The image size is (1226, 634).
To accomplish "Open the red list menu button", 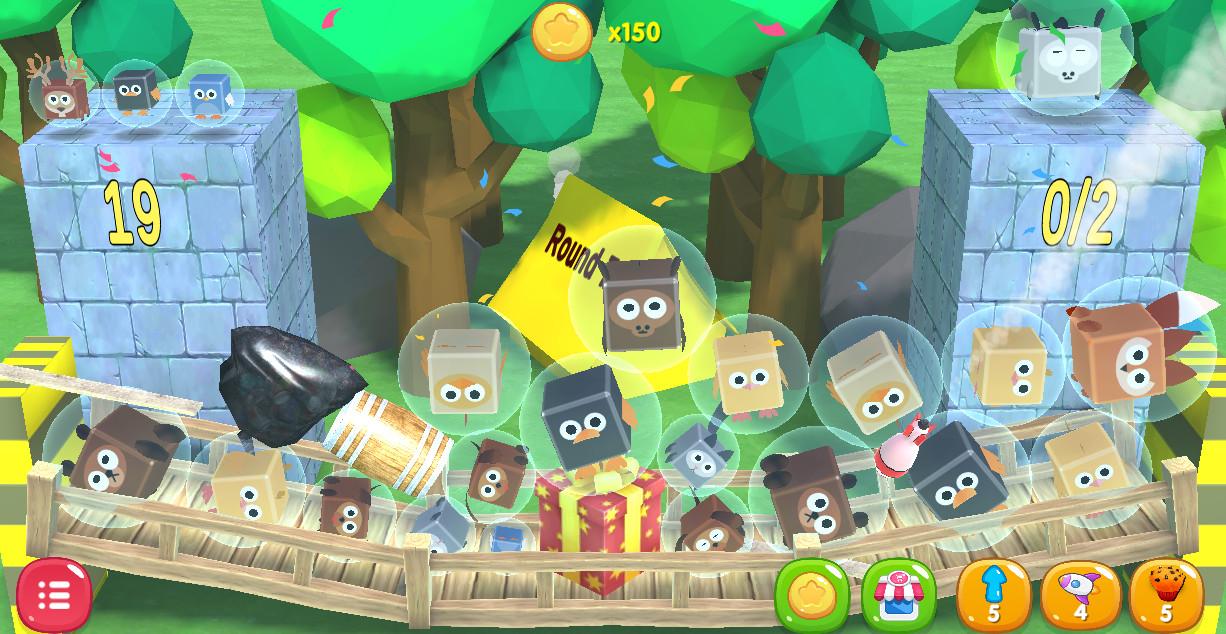I will click(x=53, y=595).
